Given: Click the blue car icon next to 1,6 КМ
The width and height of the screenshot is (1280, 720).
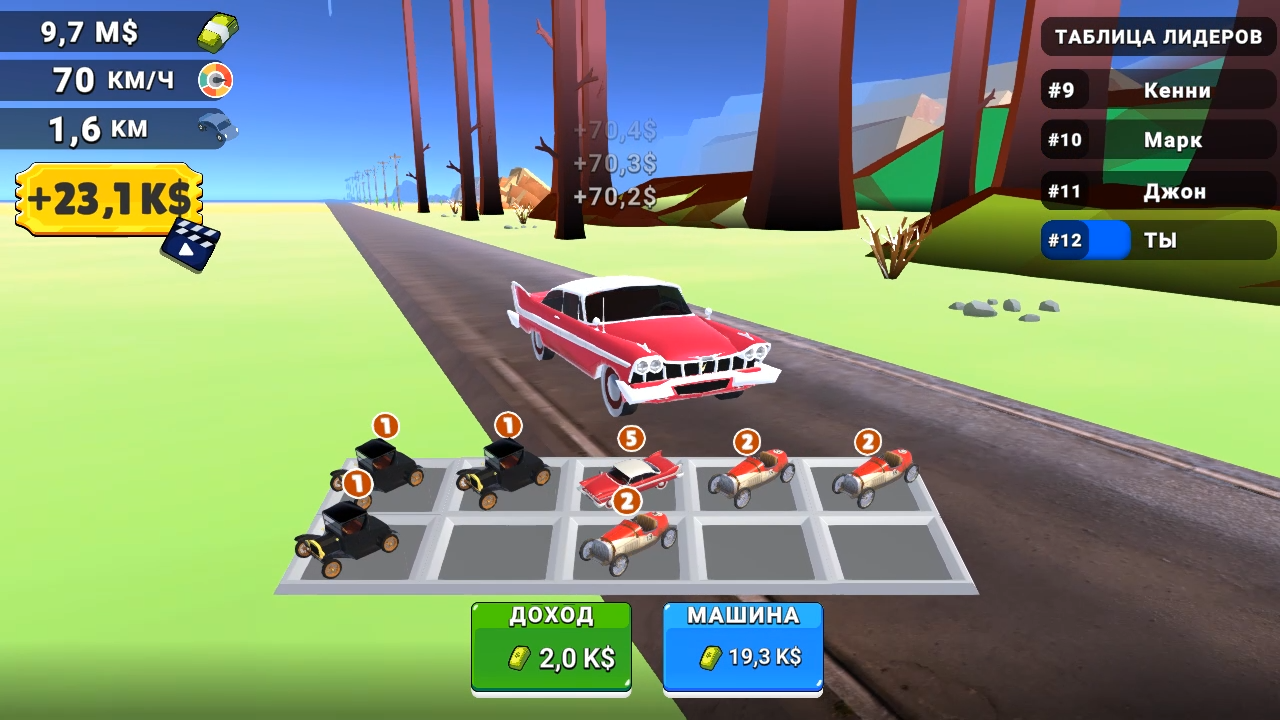Looking at the screenshot, I should tap(219, 128).
